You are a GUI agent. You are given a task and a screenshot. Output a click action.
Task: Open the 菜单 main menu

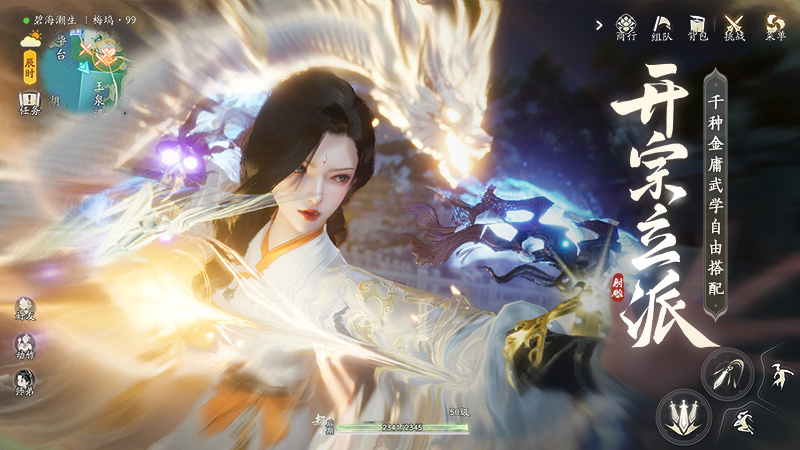(x=774, y=27)
